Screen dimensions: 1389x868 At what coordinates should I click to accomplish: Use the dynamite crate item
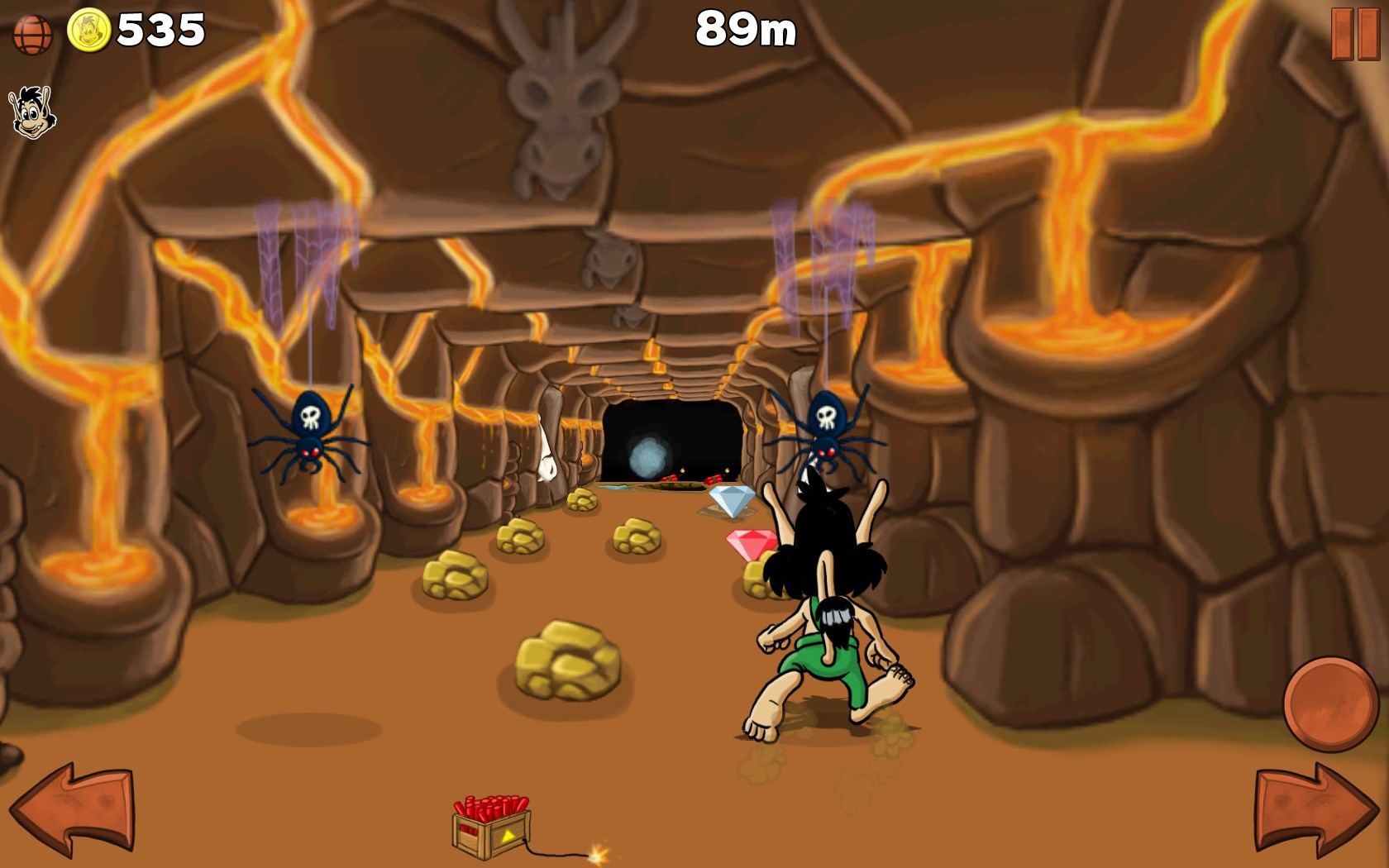491,827
